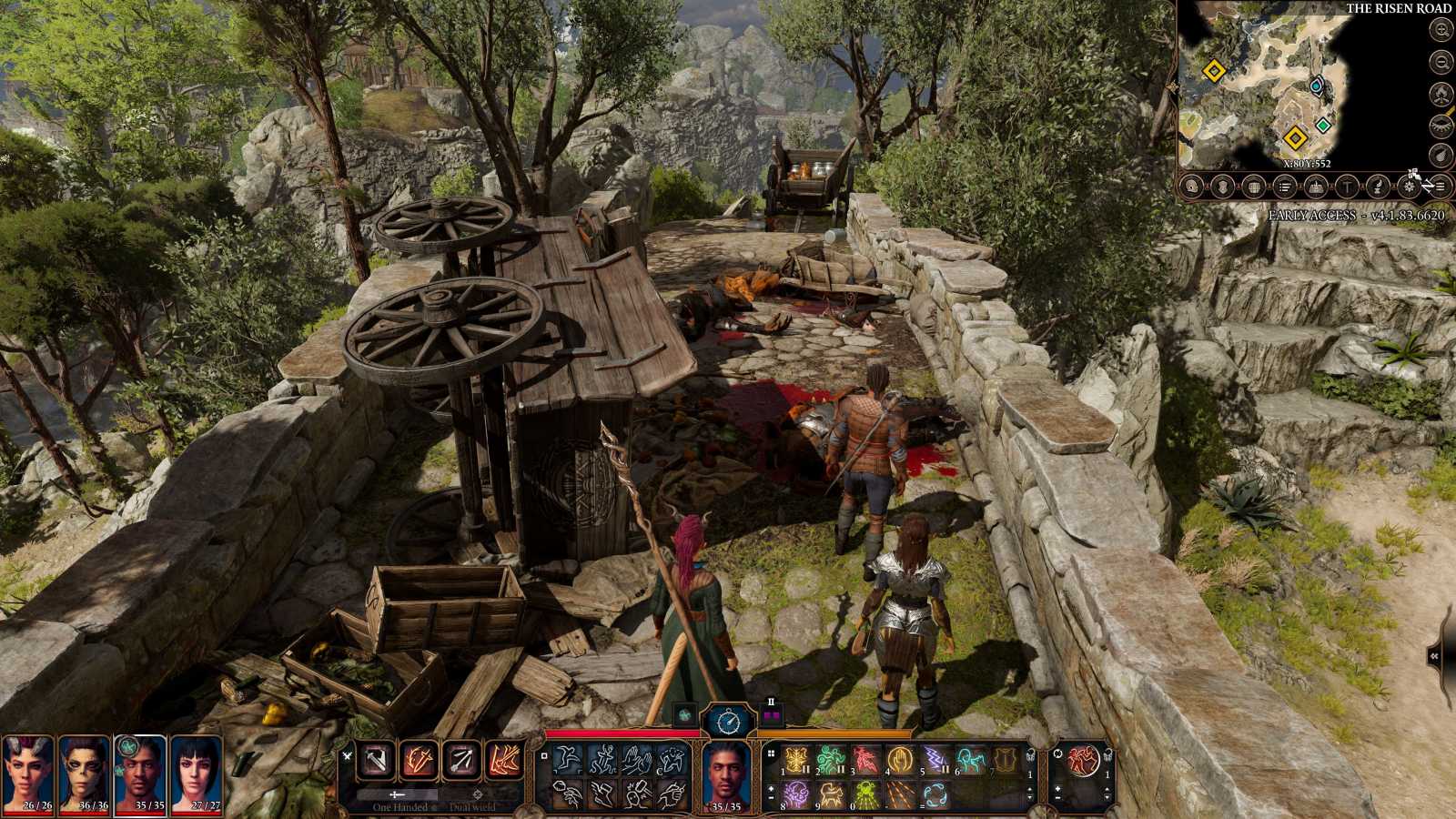The image size is (1456, 819).
Task: Zoom in on the minimap
Action: point(1441,30)
